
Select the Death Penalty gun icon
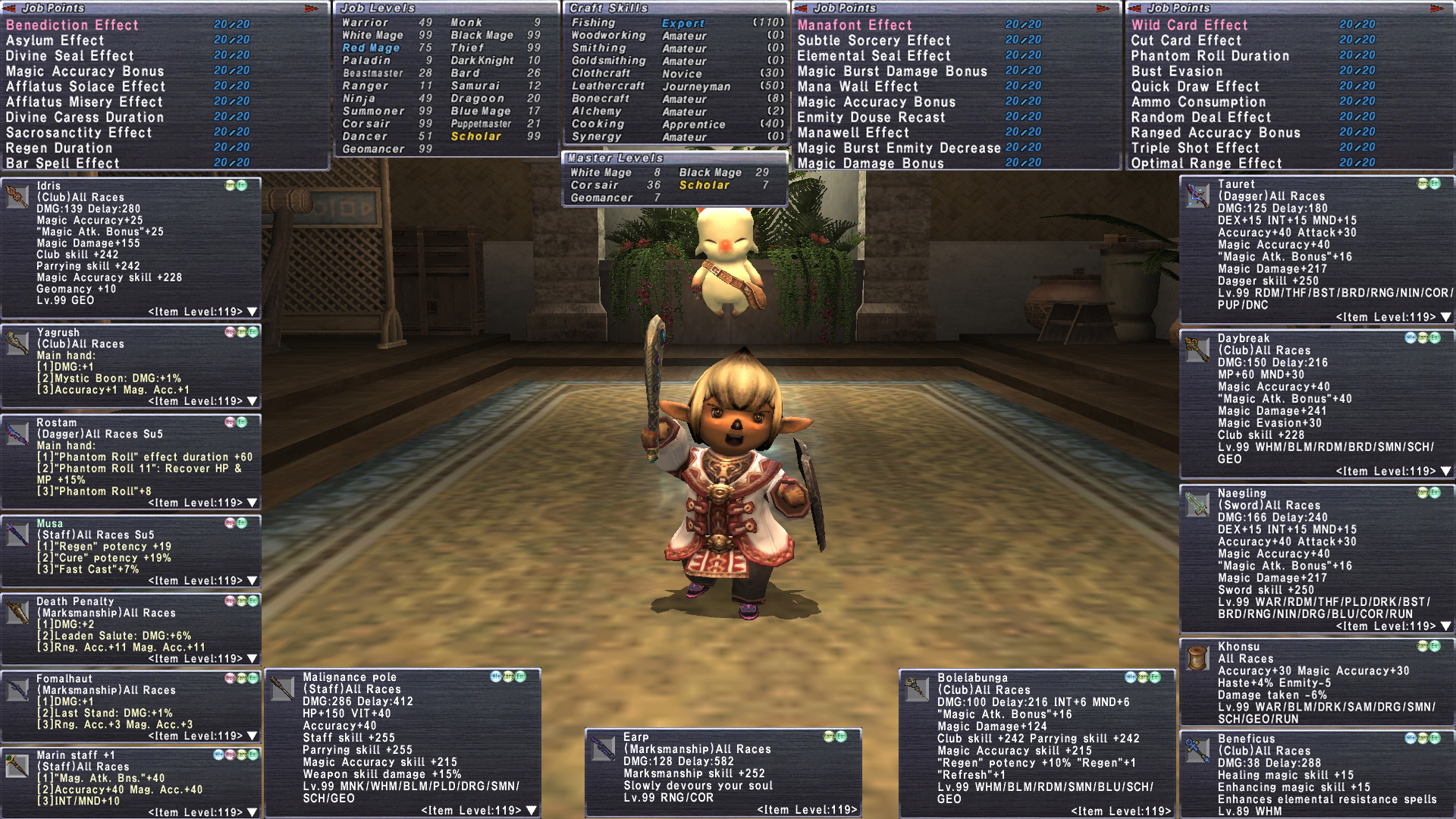click(x=17, y=611)
